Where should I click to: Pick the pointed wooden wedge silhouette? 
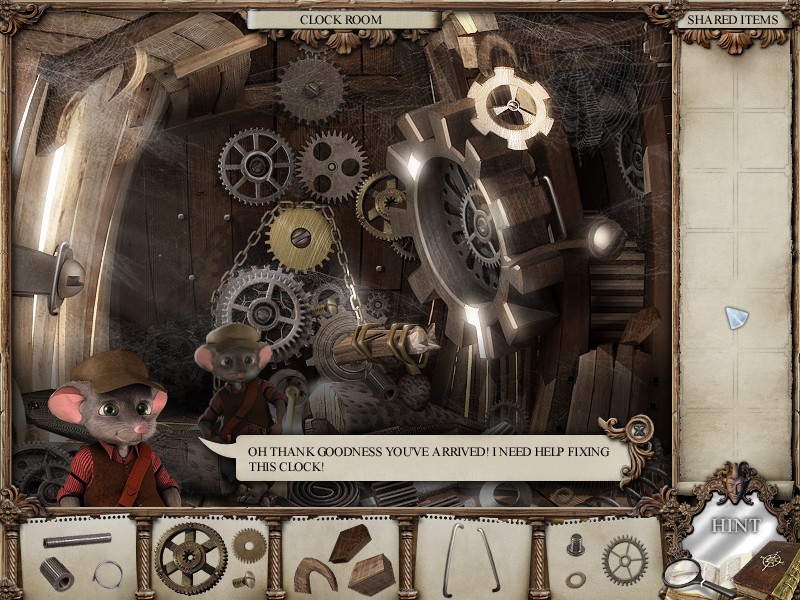pos(351,542)
